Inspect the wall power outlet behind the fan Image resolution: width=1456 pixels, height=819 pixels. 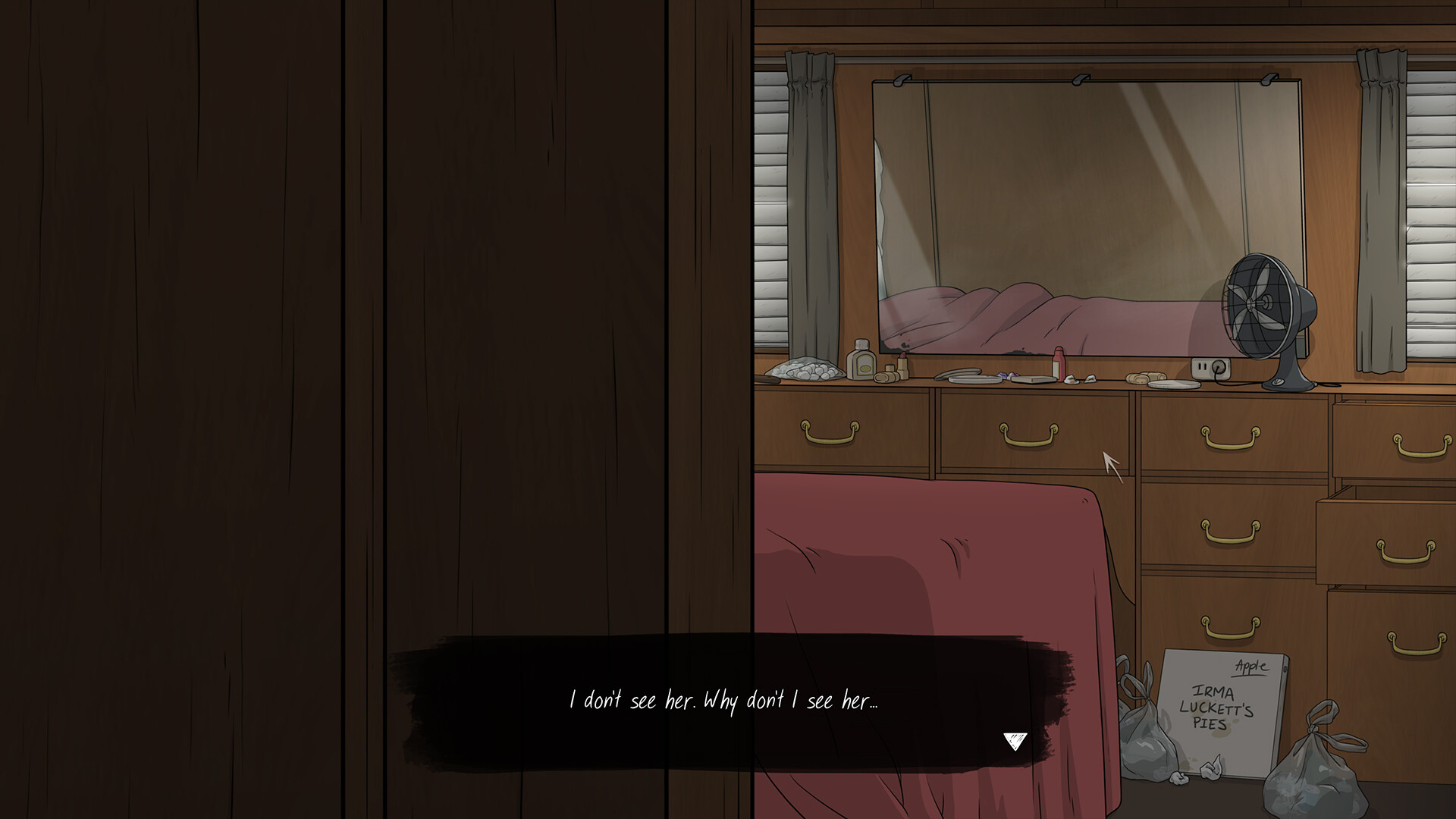point(1211,369)
